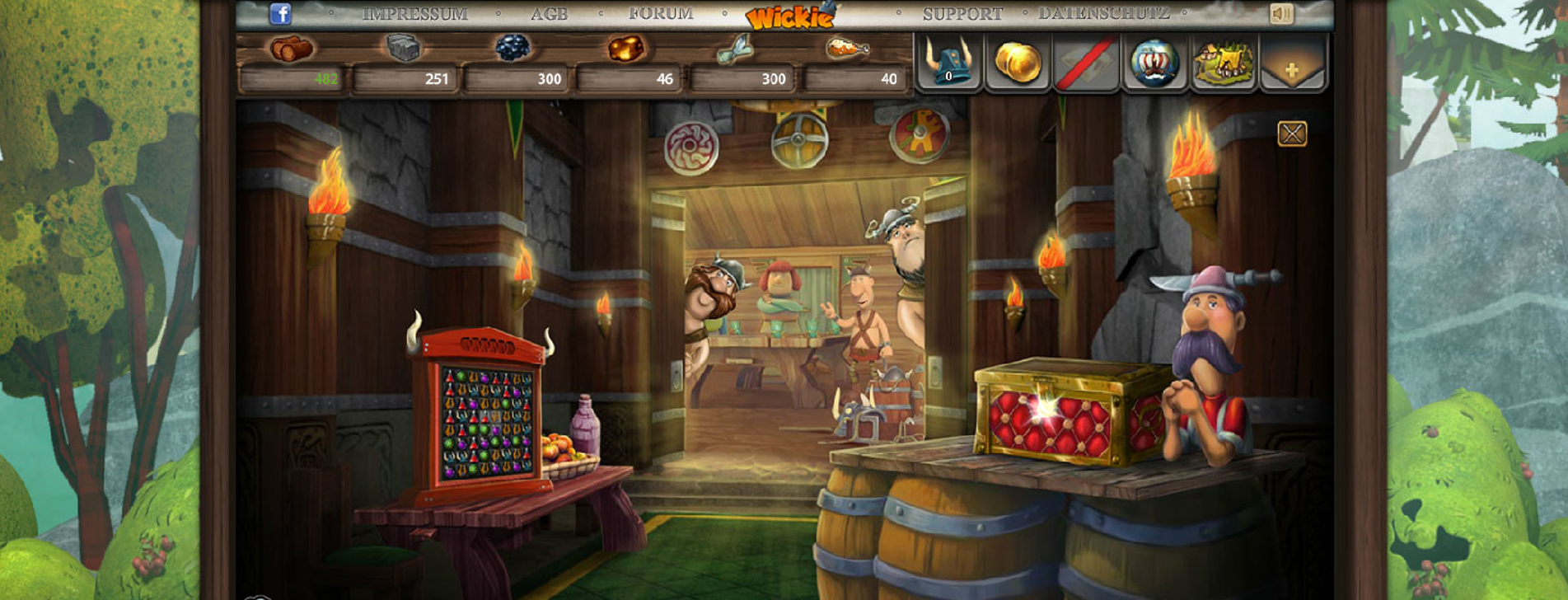
Task: Open the FORUM menu entry
Action: (x=661, y=13)
